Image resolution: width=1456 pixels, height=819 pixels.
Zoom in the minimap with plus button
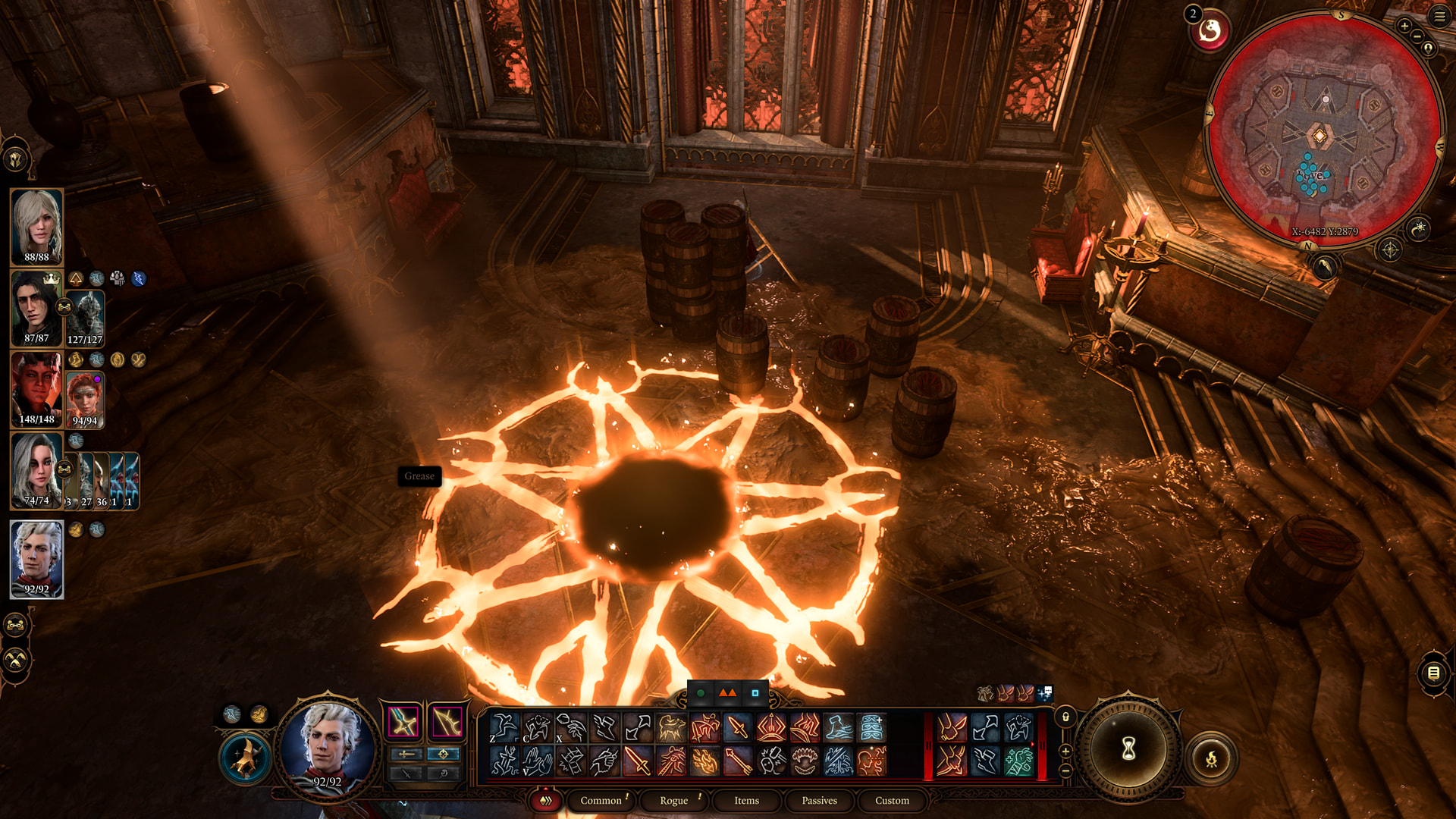pyautogui.click(x=1404, y=26)
